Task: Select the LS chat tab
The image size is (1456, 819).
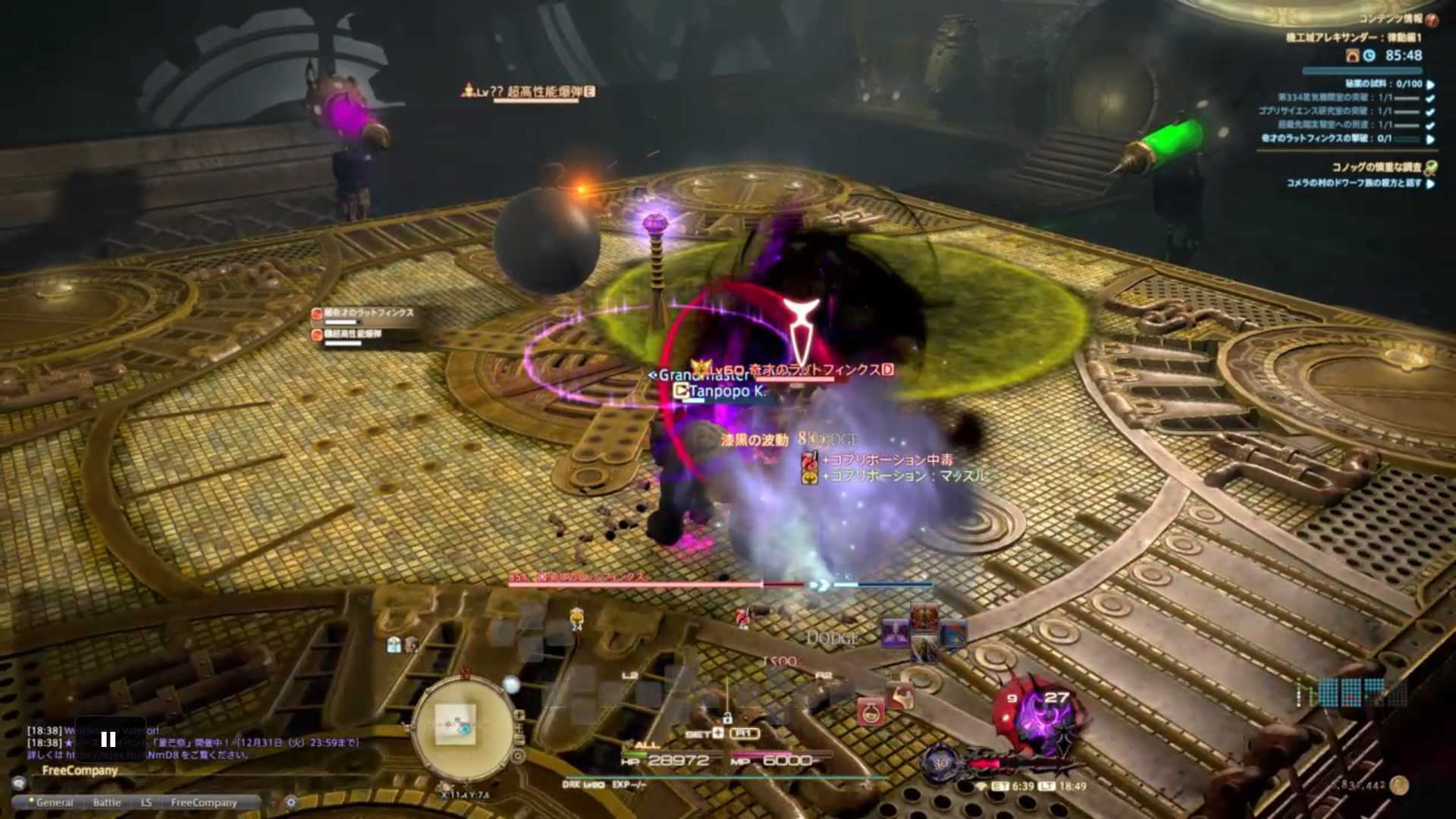Action: (146, 802)
